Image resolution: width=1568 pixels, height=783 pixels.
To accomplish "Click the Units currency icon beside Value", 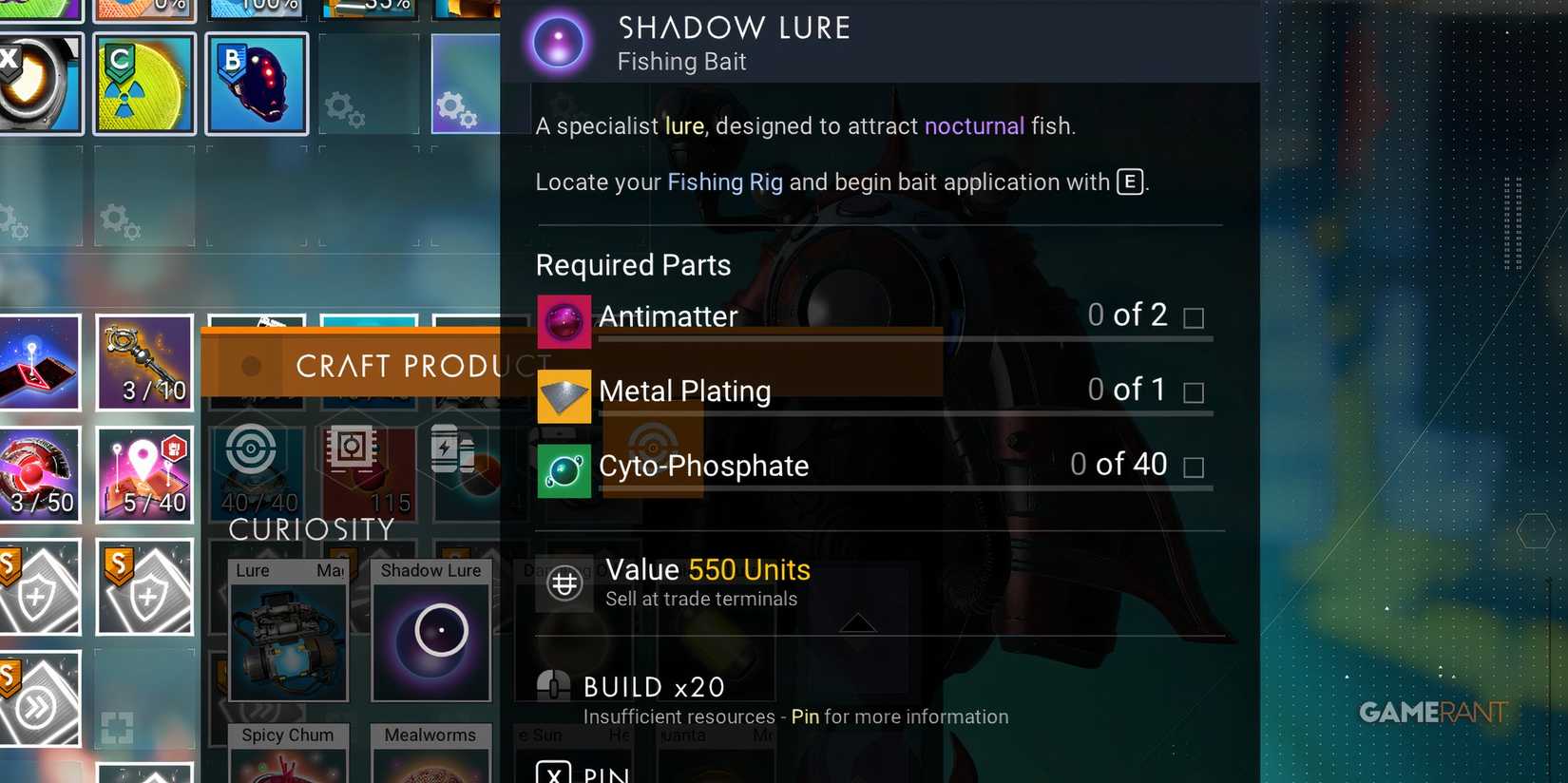I will pos(564,582).
